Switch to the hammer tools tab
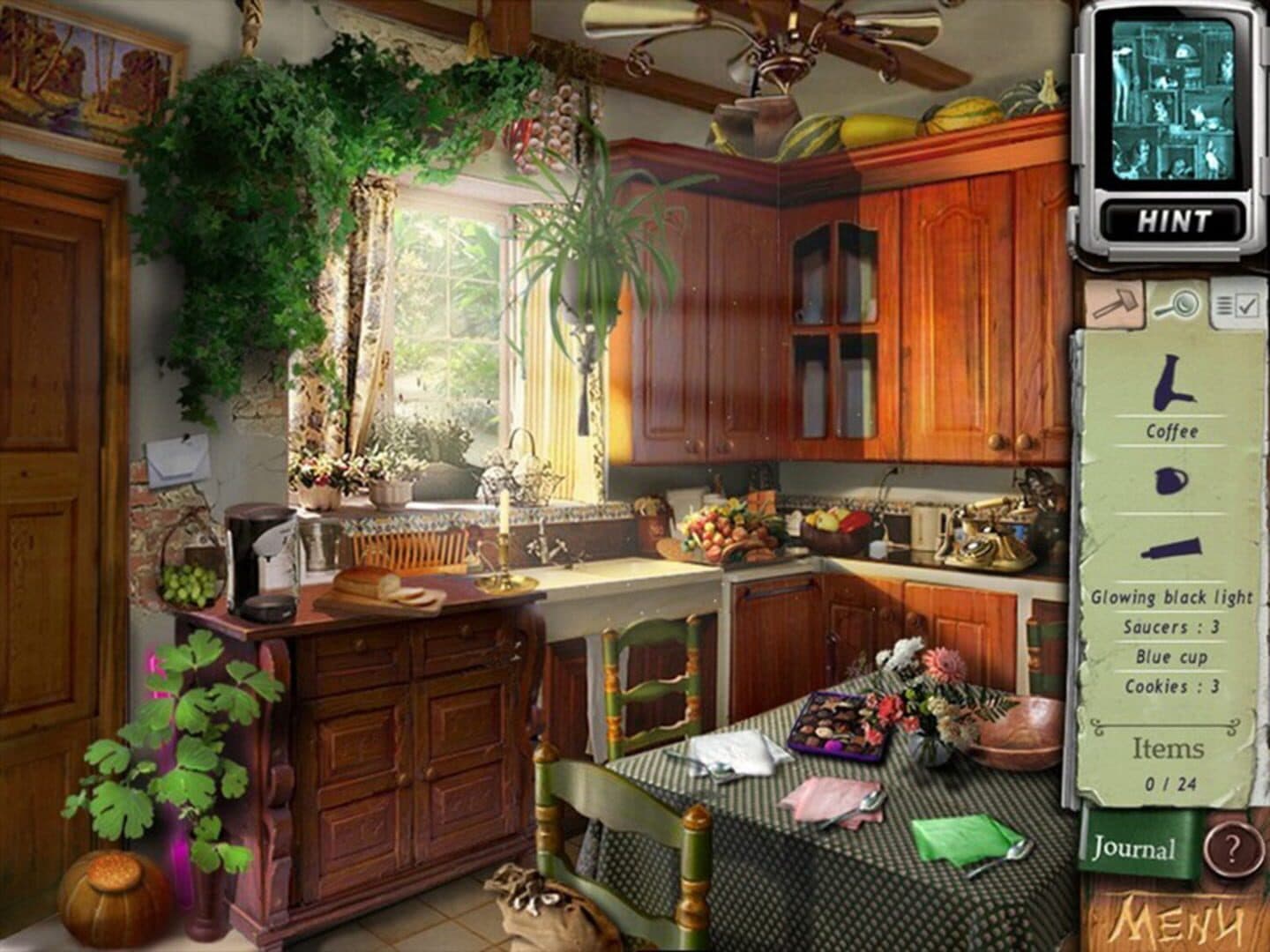This screenshot has width=1270, height=952. [1115, 302]
